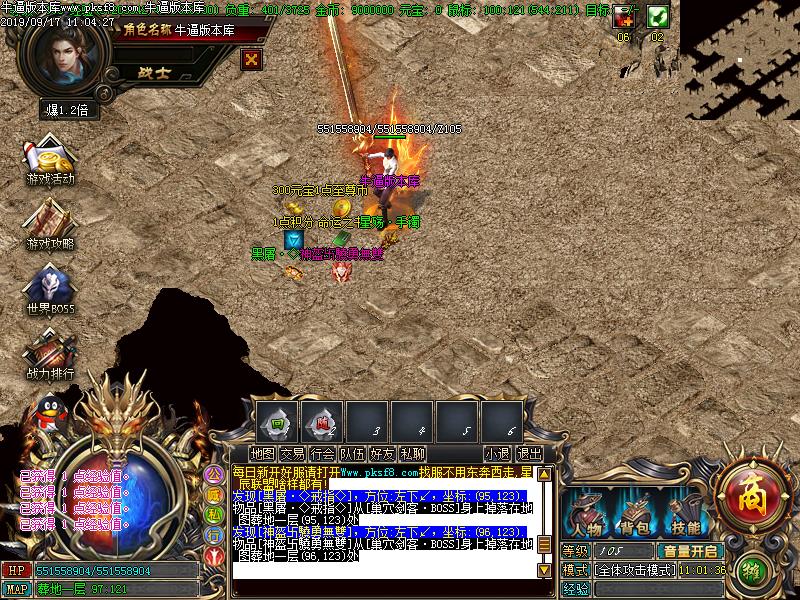Open the 技能 skills panel
The image size is (800, 600).
pyautogui.click(x=686, y=516)
